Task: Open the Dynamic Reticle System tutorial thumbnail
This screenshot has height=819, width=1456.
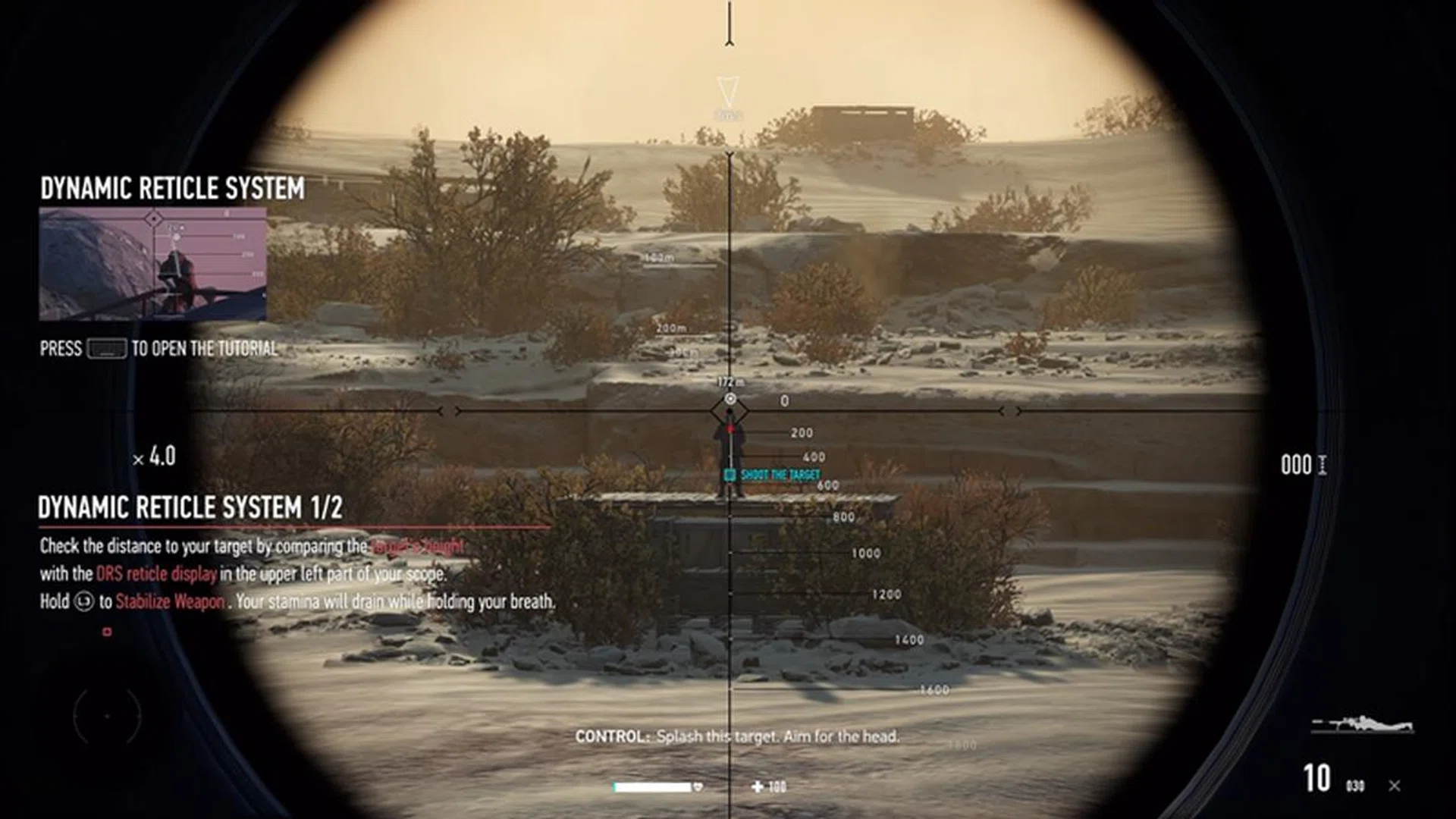Action: coord(152,263)
